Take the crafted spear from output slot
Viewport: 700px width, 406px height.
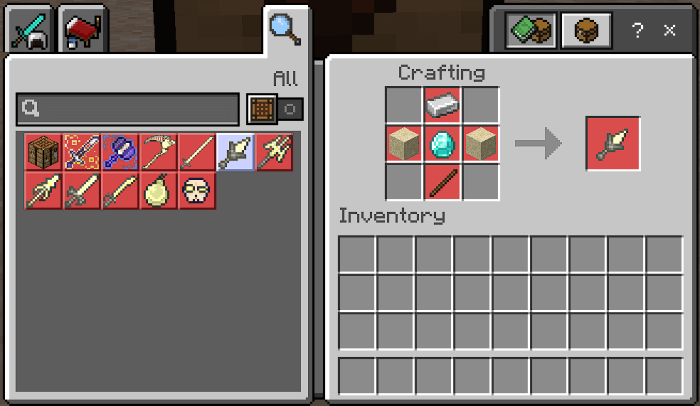[x=613, y=144]
